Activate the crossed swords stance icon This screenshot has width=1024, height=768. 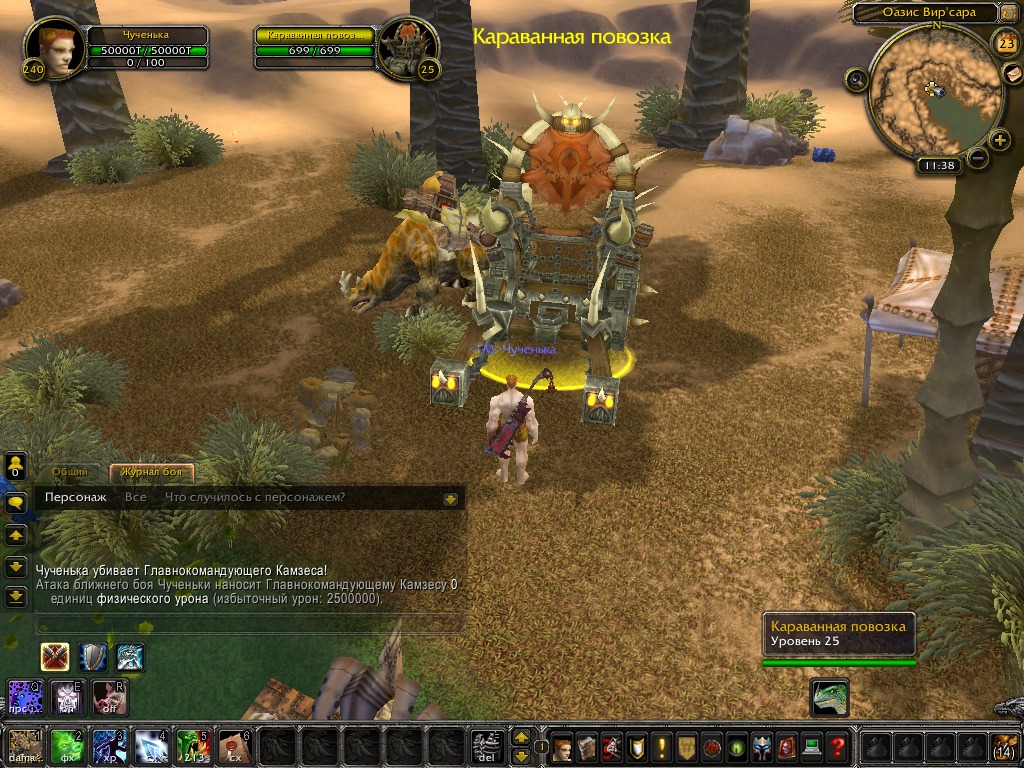pyautogui.click(x=54, y=657)
